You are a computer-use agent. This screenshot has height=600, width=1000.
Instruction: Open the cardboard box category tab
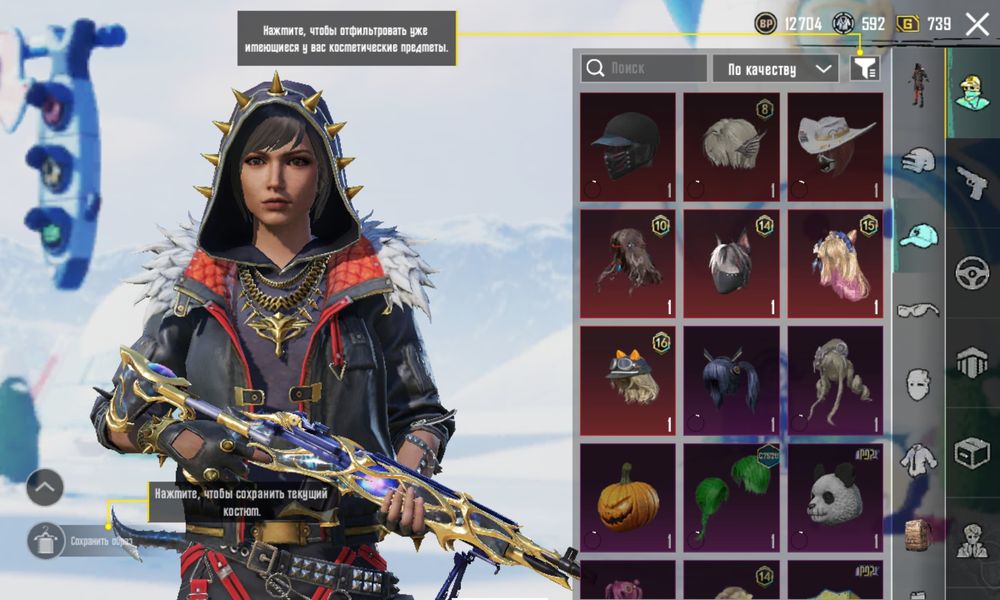(x=971, y=452)
